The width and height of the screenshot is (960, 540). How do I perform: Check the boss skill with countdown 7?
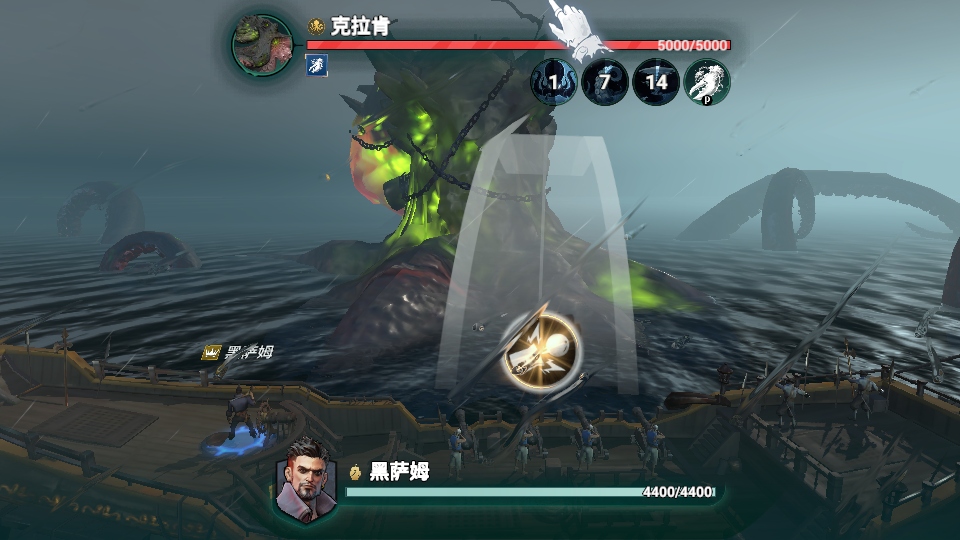point(605,82)
